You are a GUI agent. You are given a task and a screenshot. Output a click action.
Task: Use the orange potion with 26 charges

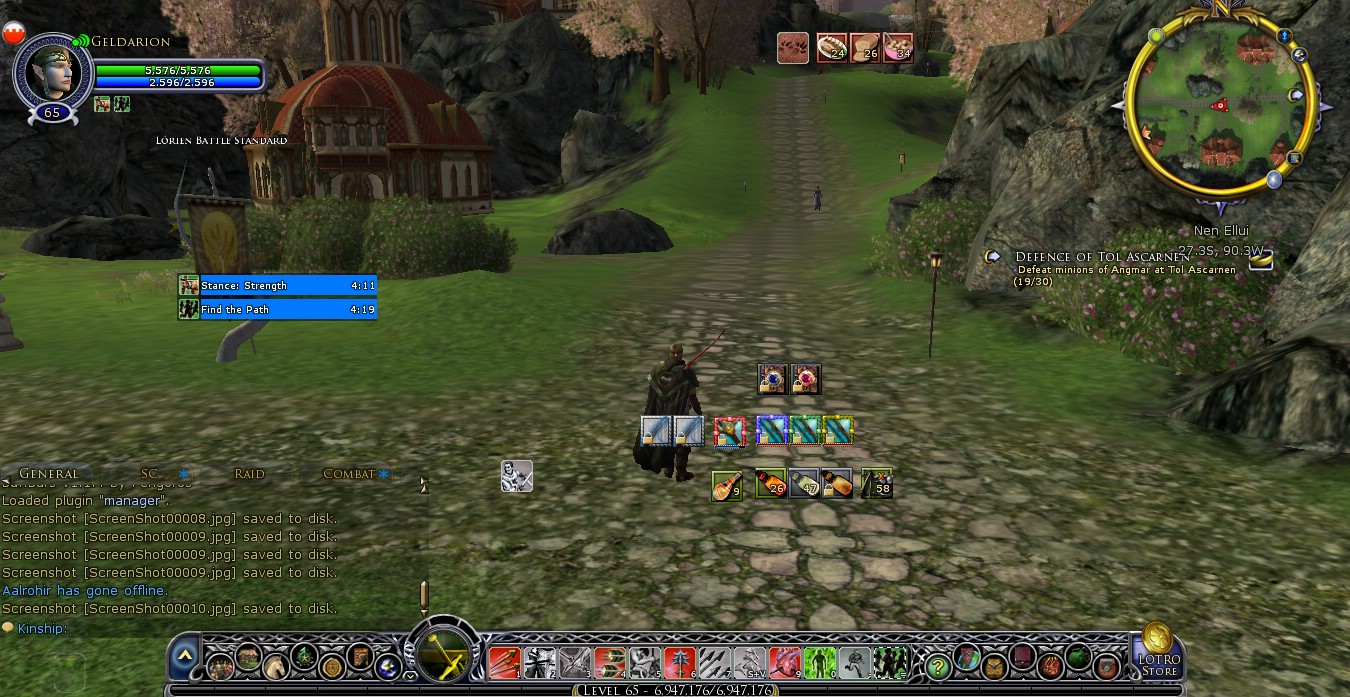(770, 484)
